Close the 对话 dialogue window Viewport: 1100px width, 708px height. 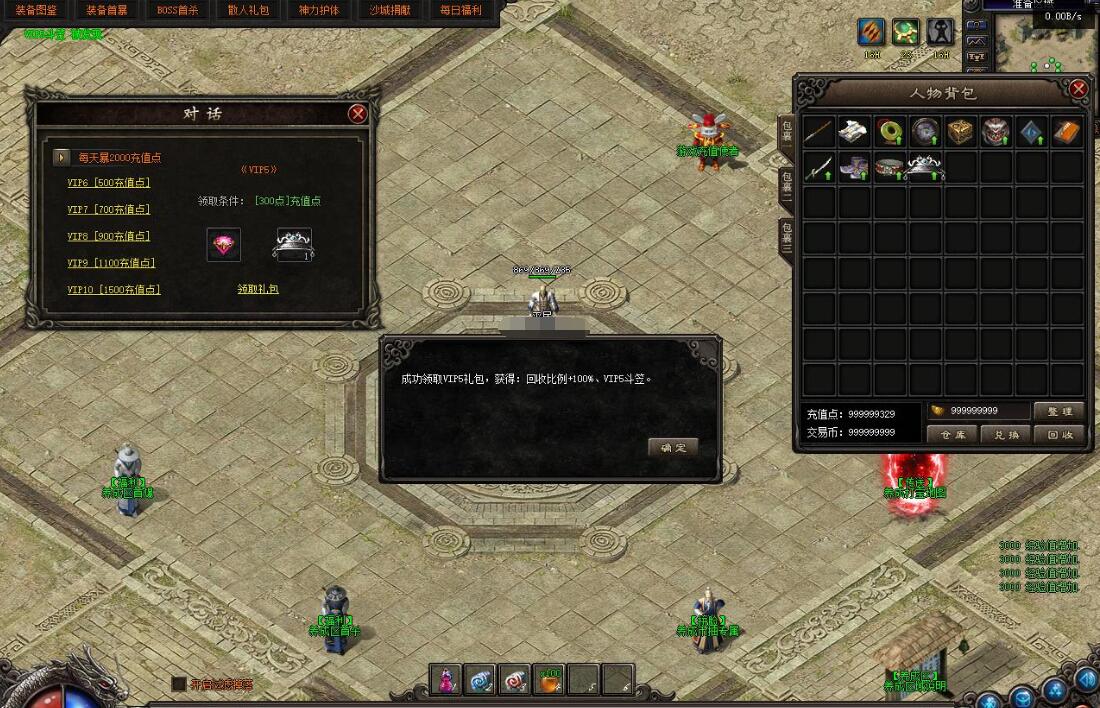(x=357, y=114)
